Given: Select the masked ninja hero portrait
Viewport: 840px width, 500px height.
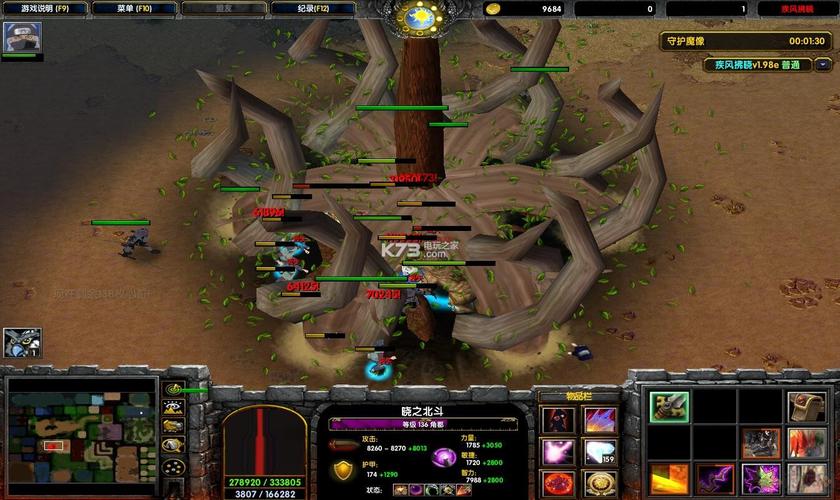Looking at the screenshot, I should pos(20,37).
